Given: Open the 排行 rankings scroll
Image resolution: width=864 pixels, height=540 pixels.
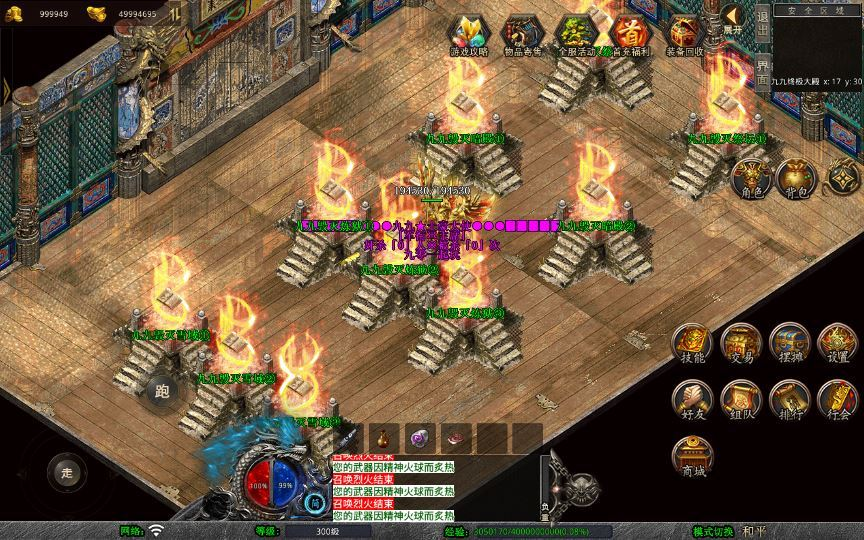Looking at the screenshot, I should [790, 398].
